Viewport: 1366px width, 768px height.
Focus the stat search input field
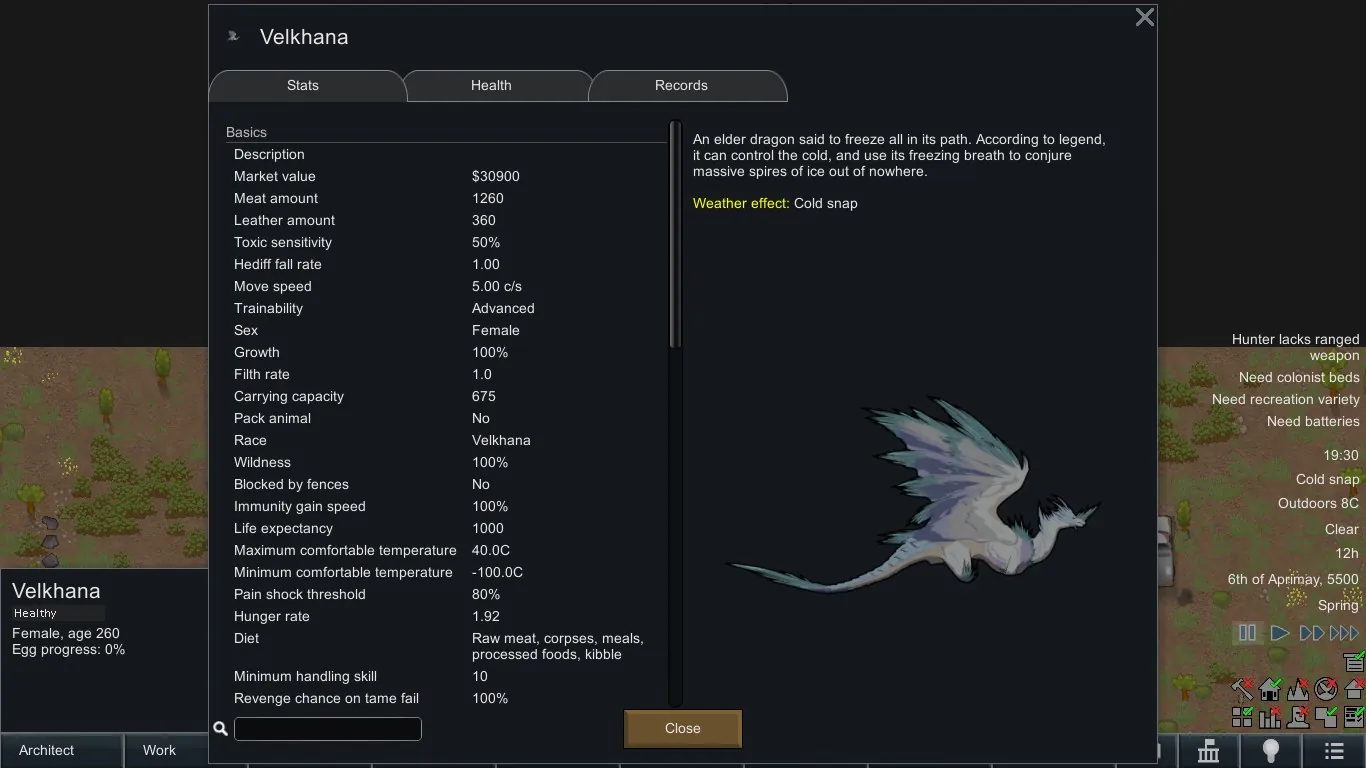[327, 729]
